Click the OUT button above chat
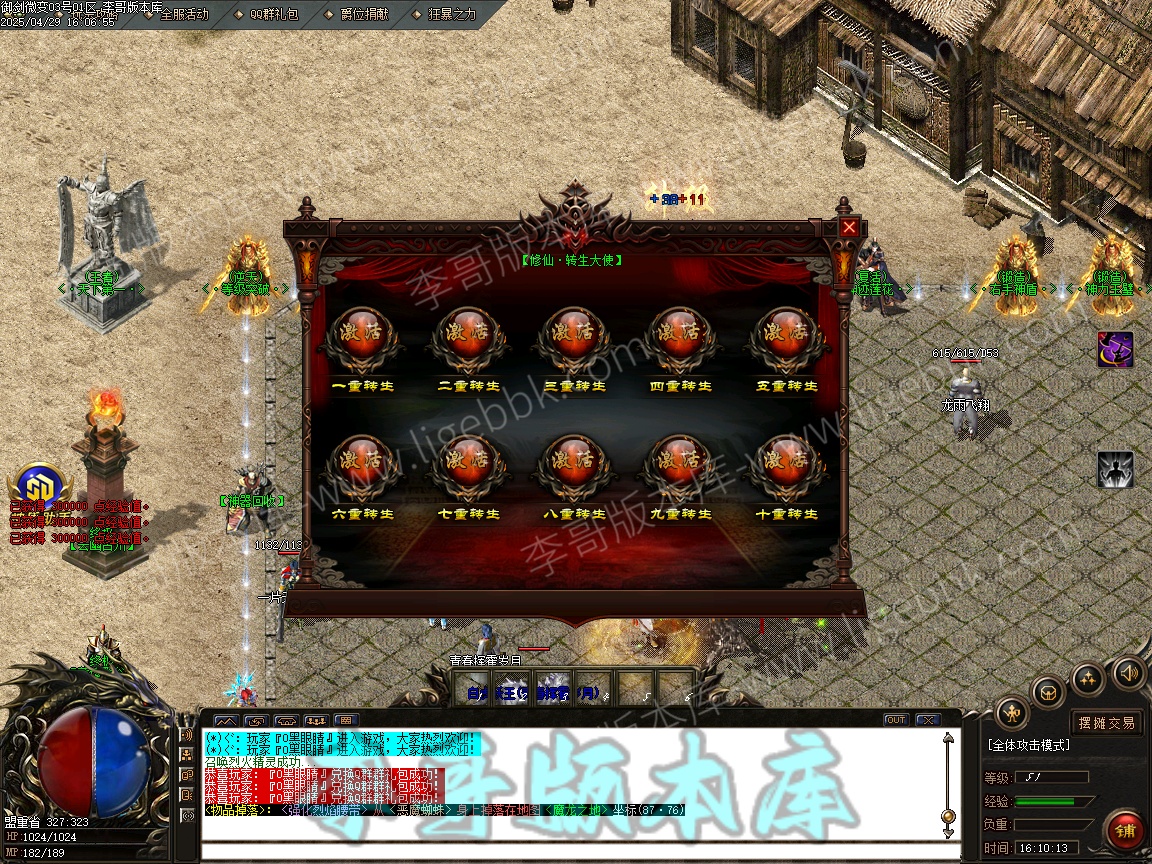The image size is (1152, 864). 896,720
